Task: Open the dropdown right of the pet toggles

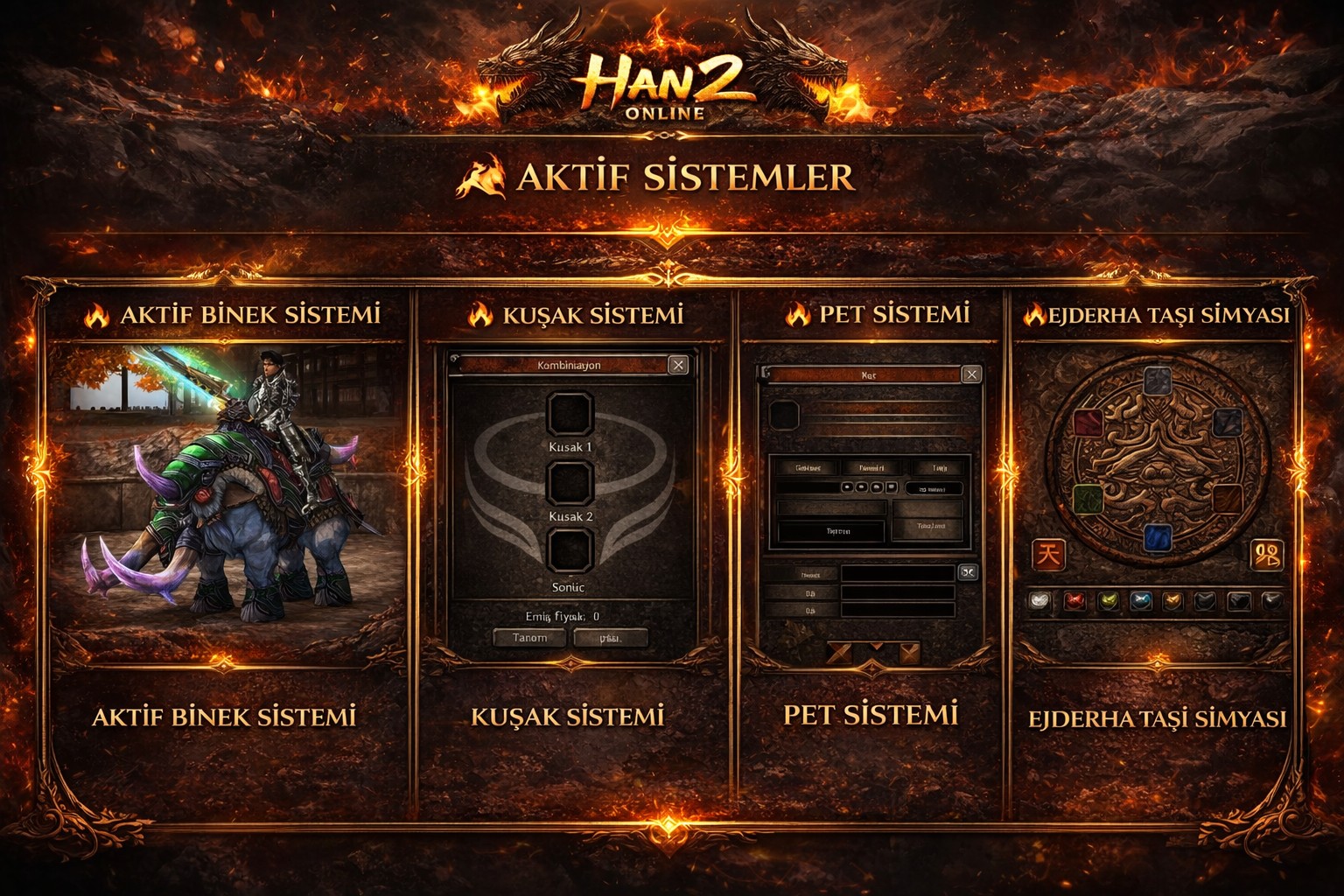Action: tap(934, 488)
